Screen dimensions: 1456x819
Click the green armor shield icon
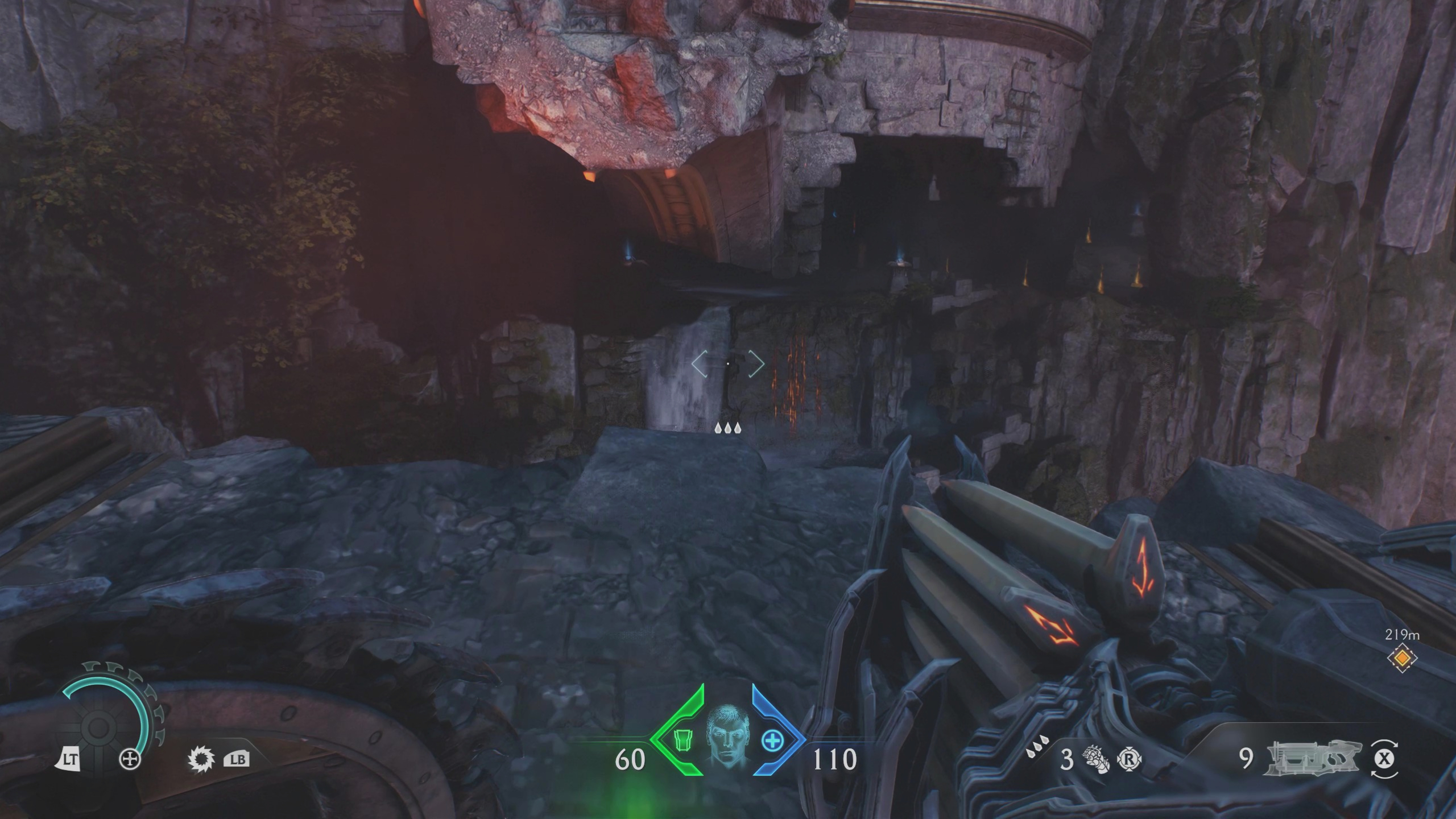pyautogui.click(x=683, y=741)
